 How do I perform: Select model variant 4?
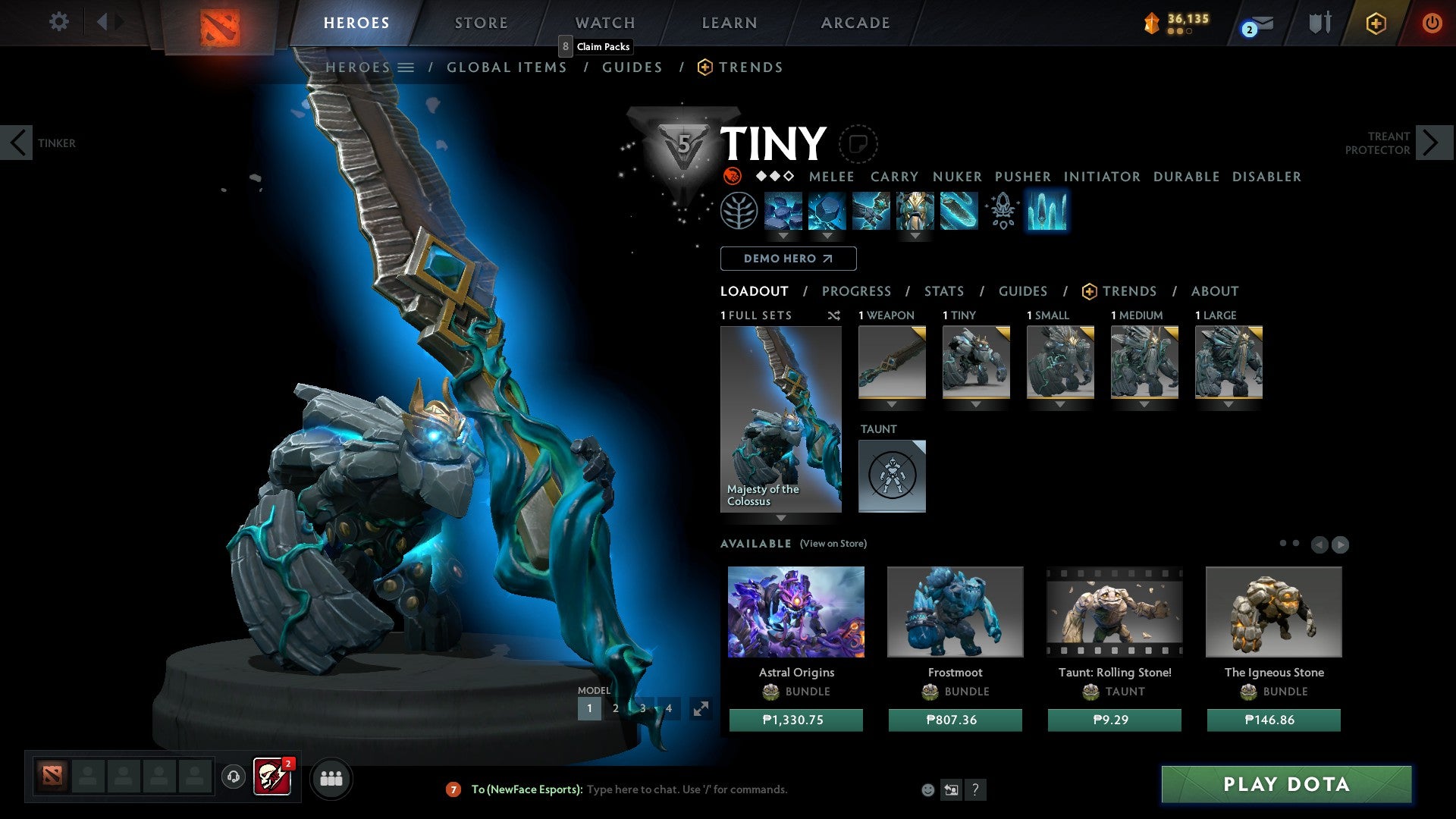tap(669, 708)
